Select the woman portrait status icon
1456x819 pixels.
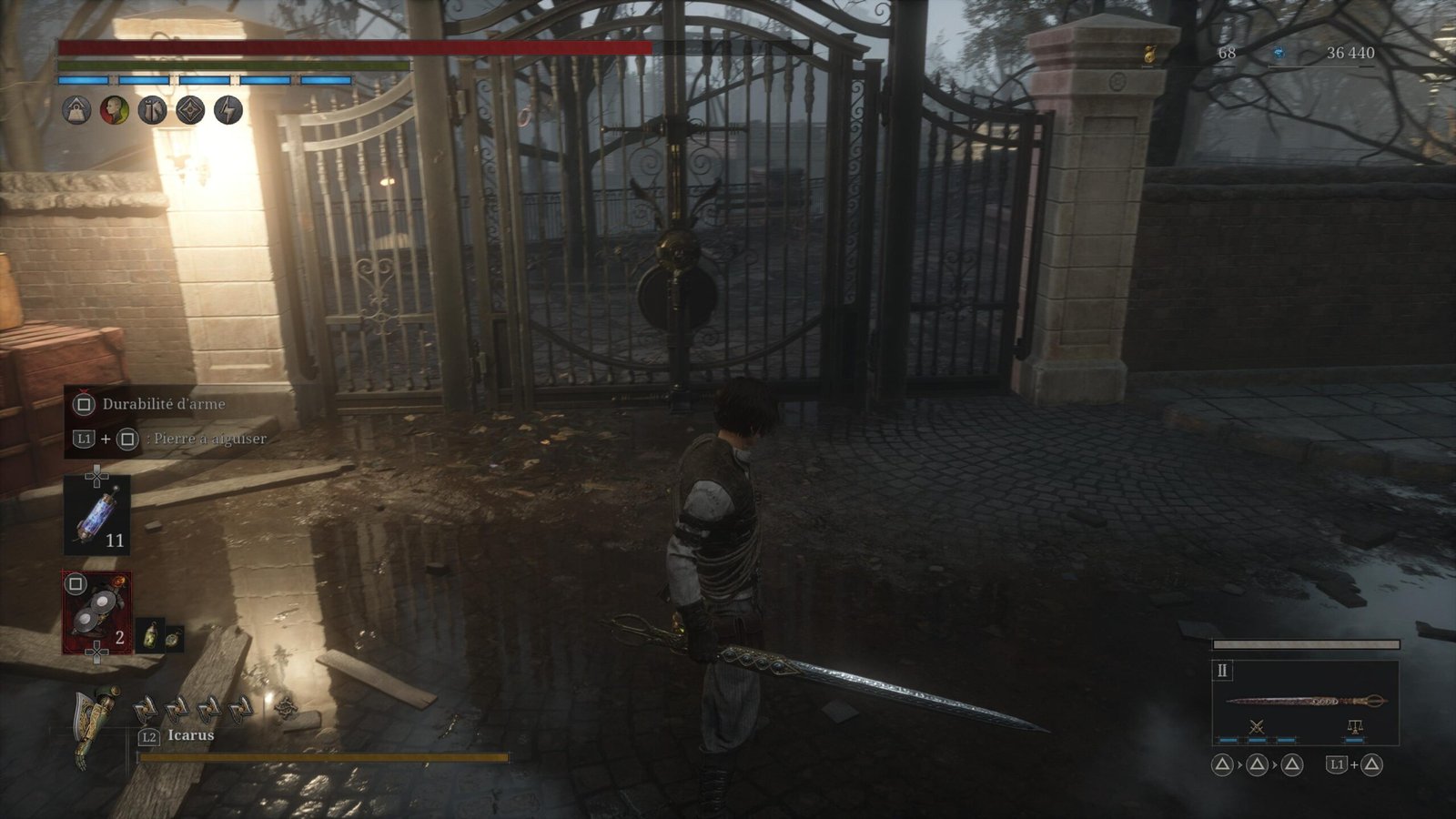(115, 111)
